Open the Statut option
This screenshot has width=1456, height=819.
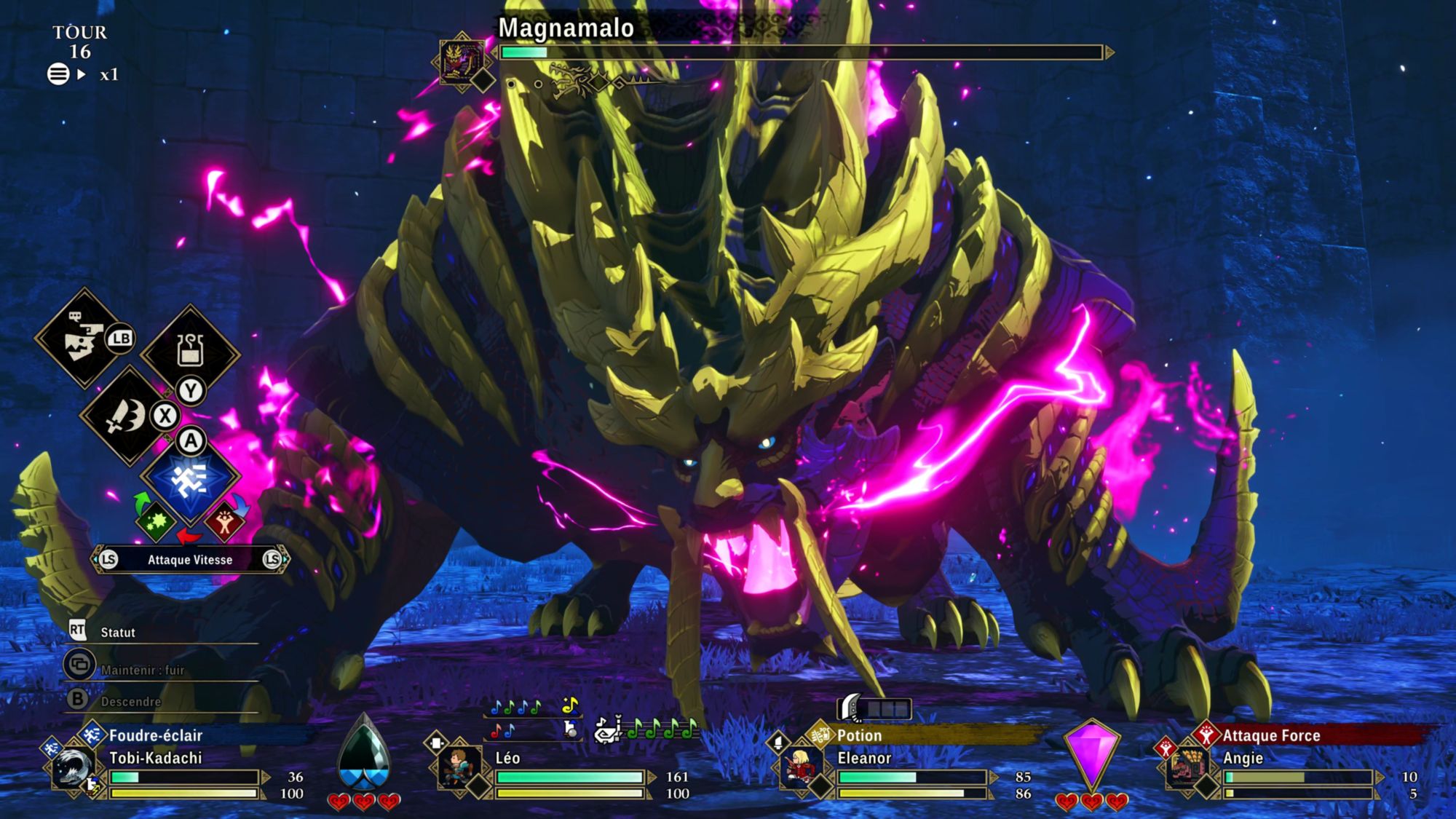[x=117, y=632]
